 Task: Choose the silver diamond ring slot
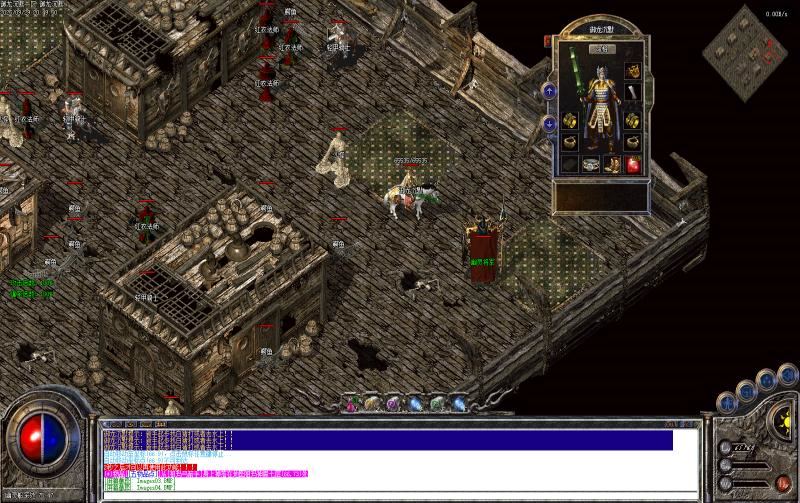point(592,164)
